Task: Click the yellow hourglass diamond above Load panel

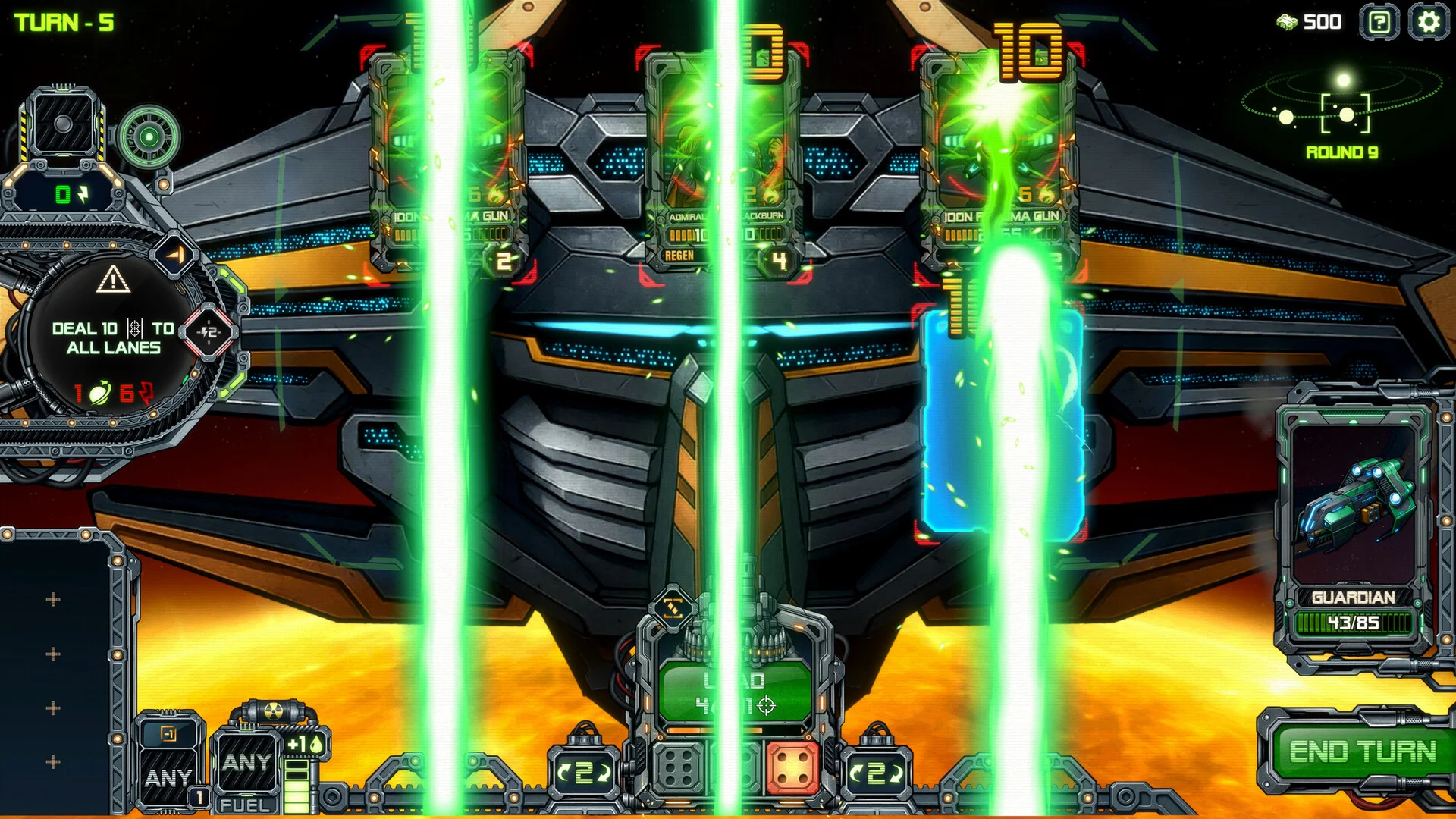Action: [673, 607]
